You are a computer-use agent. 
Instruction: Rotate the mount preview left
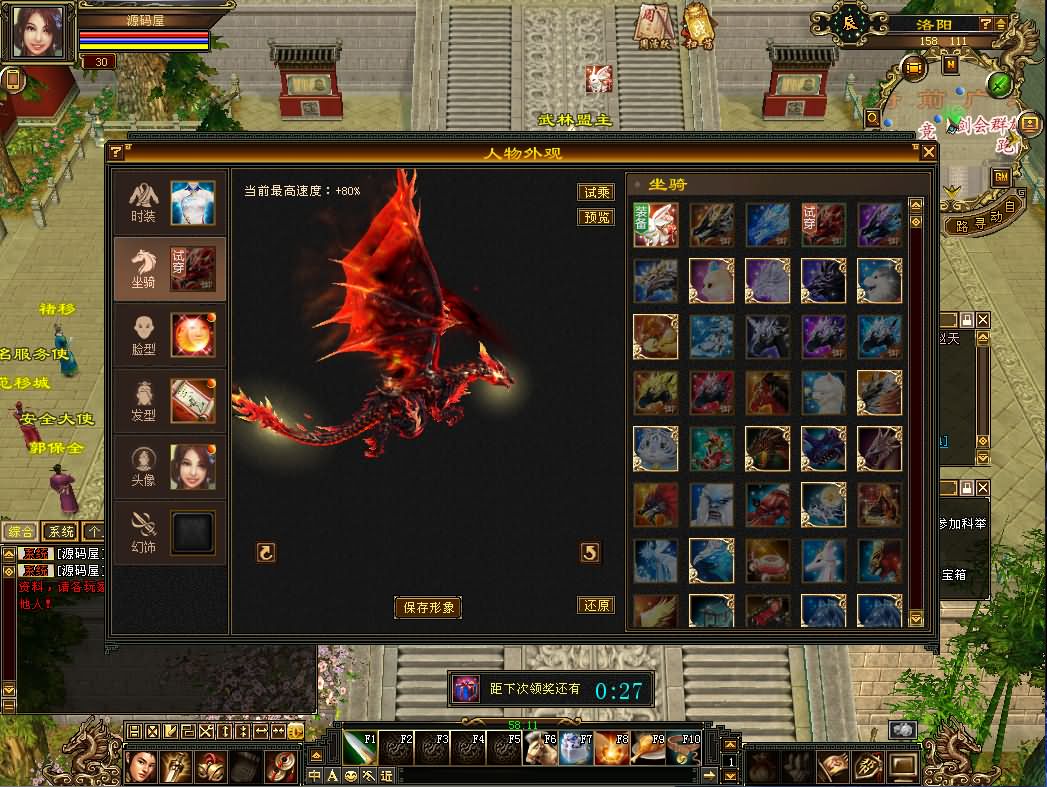[266, 552]
